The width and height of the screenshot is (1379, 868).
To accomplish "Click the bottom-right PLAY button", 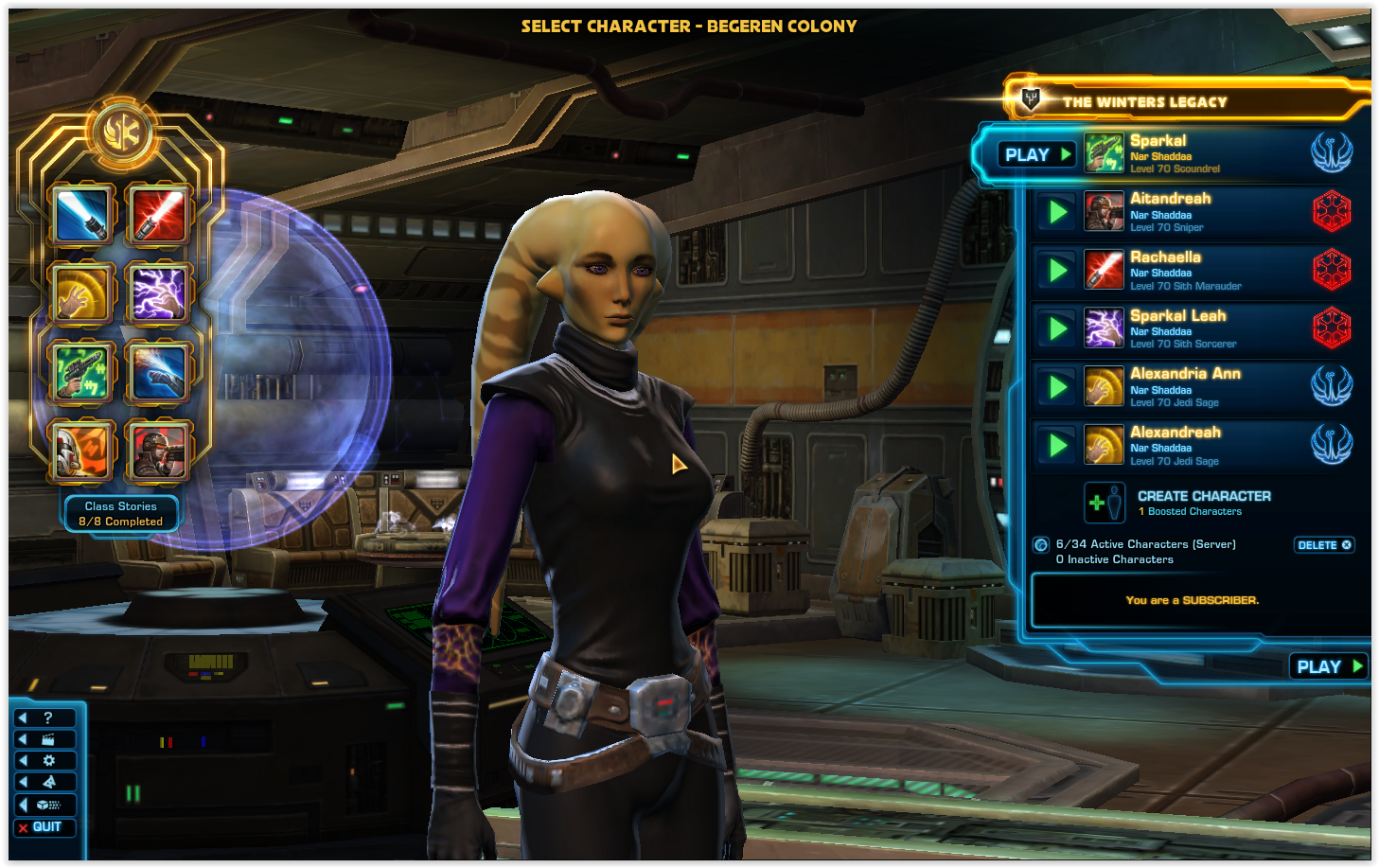I will (x=1329, y=666).
